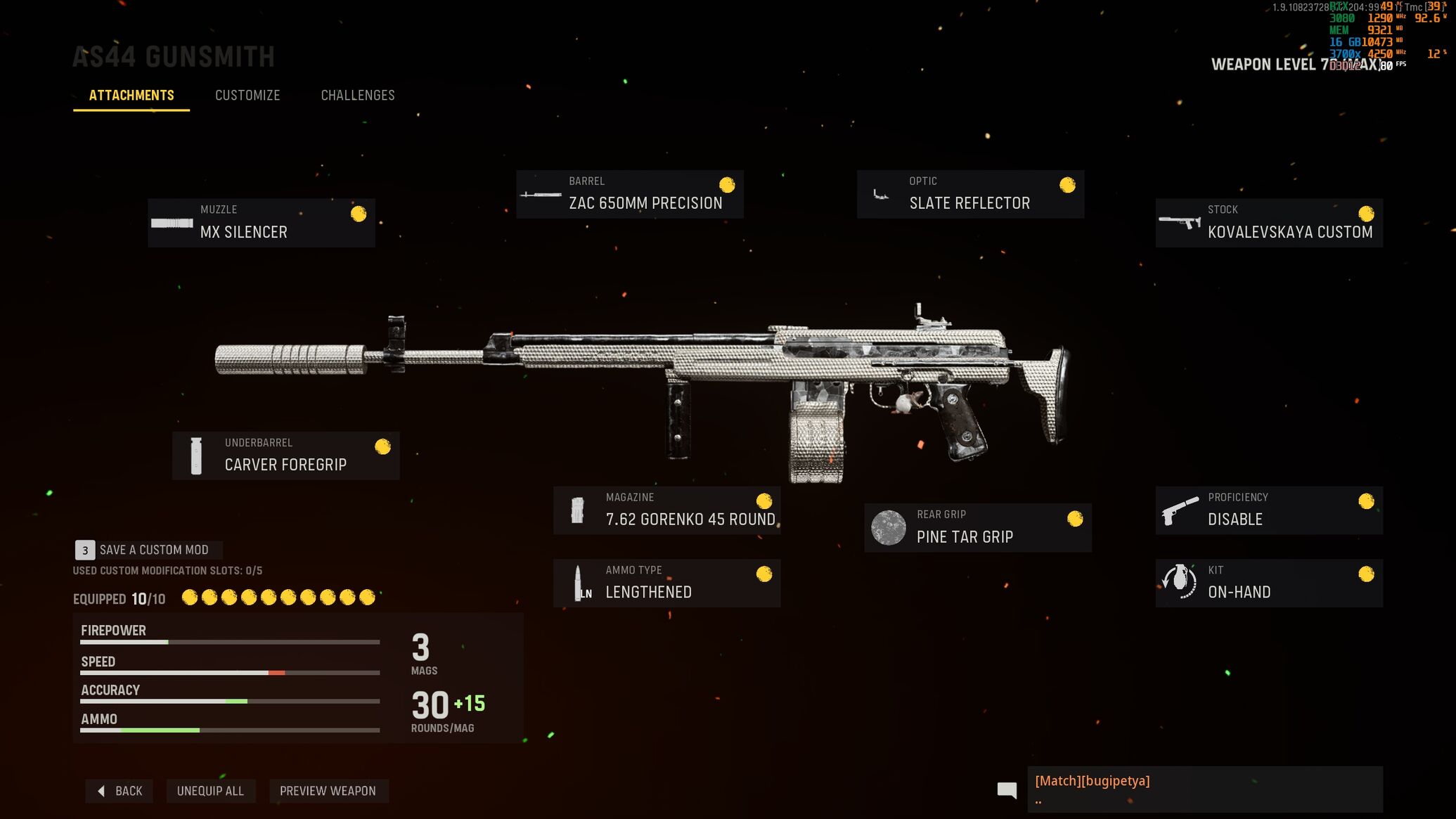Image resolution: width=1456 pixels, height=819 pixels.
Task: Open the ZAC 650mm Precision barrel slot
Action: 629,194
